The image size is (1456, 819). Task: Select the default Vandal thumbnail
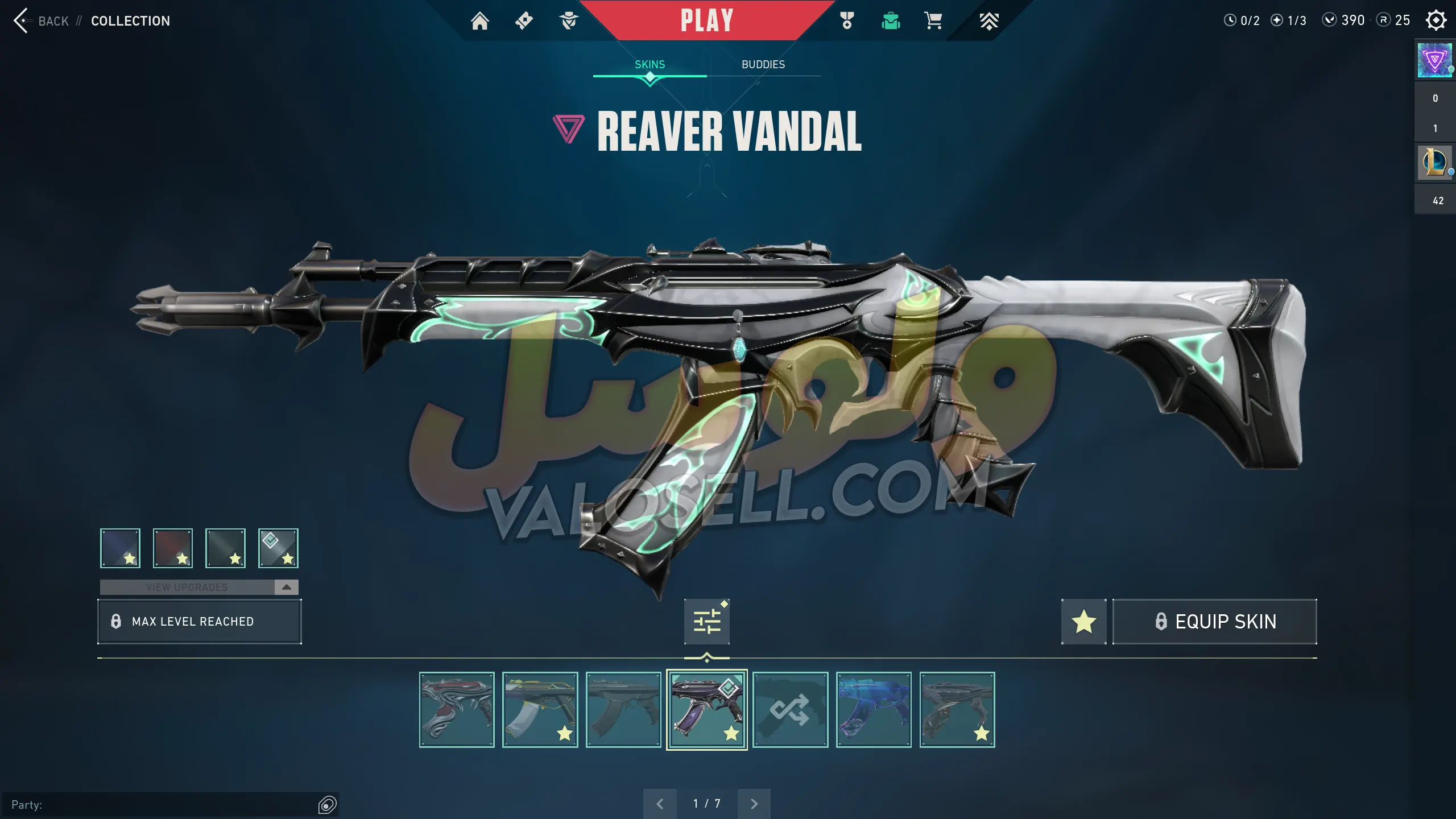[x=623, y=709]
